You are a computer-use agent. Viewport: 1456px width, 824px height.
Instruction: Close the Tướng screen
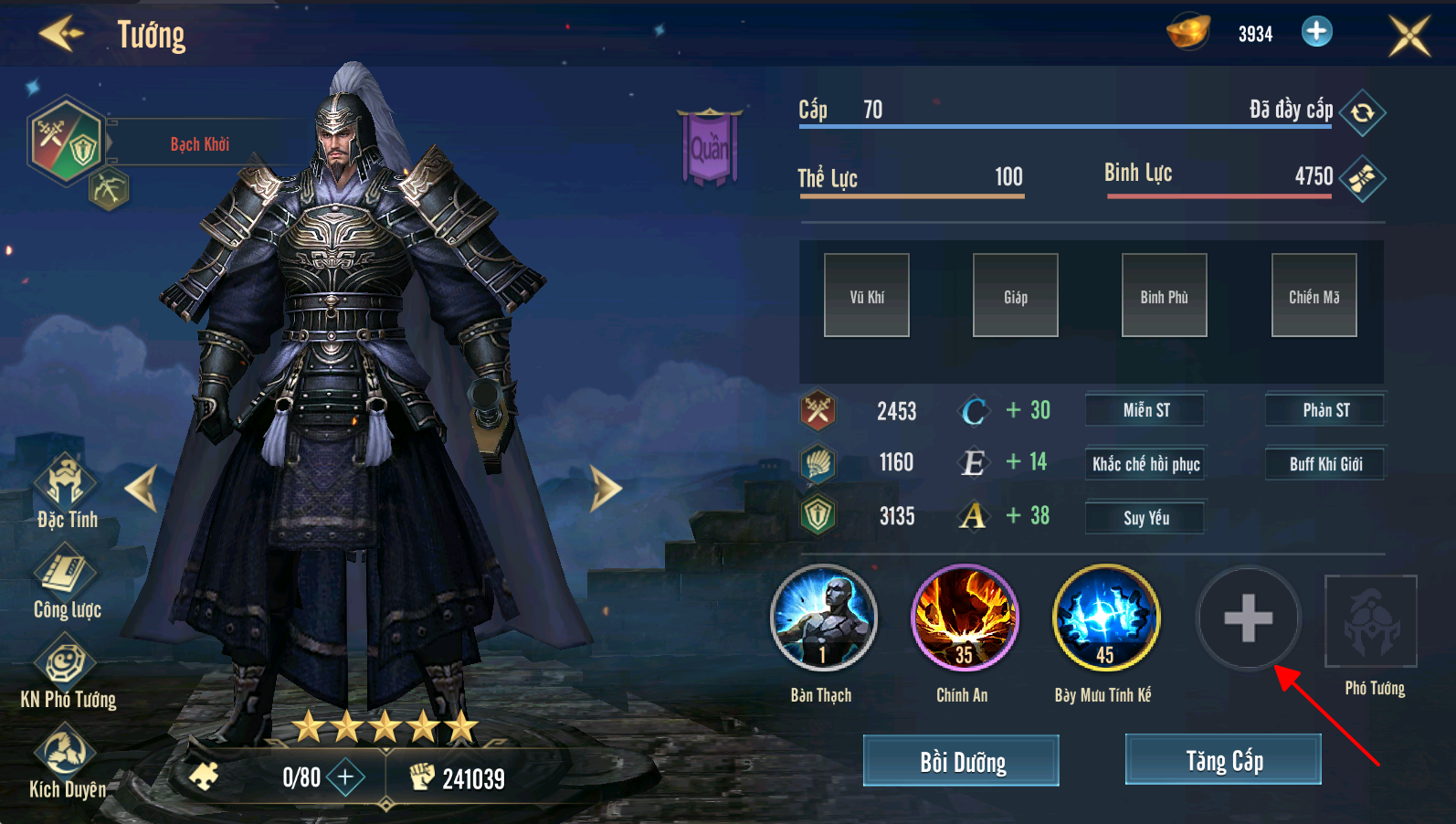1409,36
